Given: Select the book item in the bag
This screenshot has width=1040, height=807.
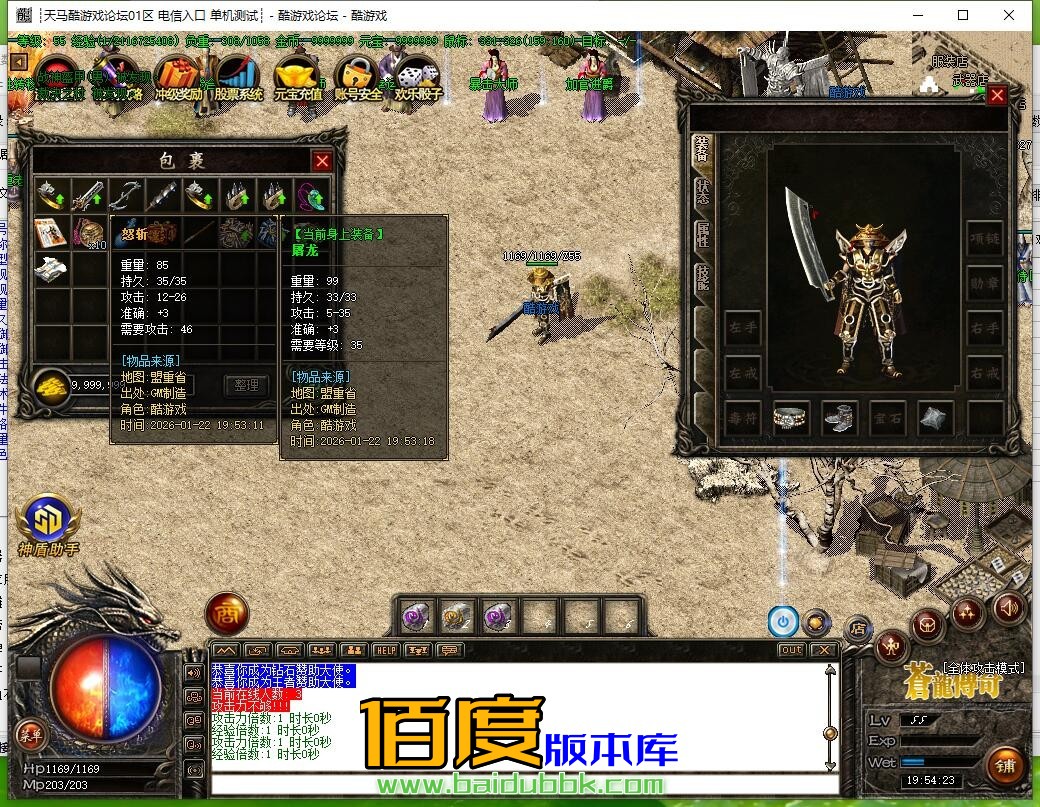Looking at the screenshot, I should click(50, 233).
